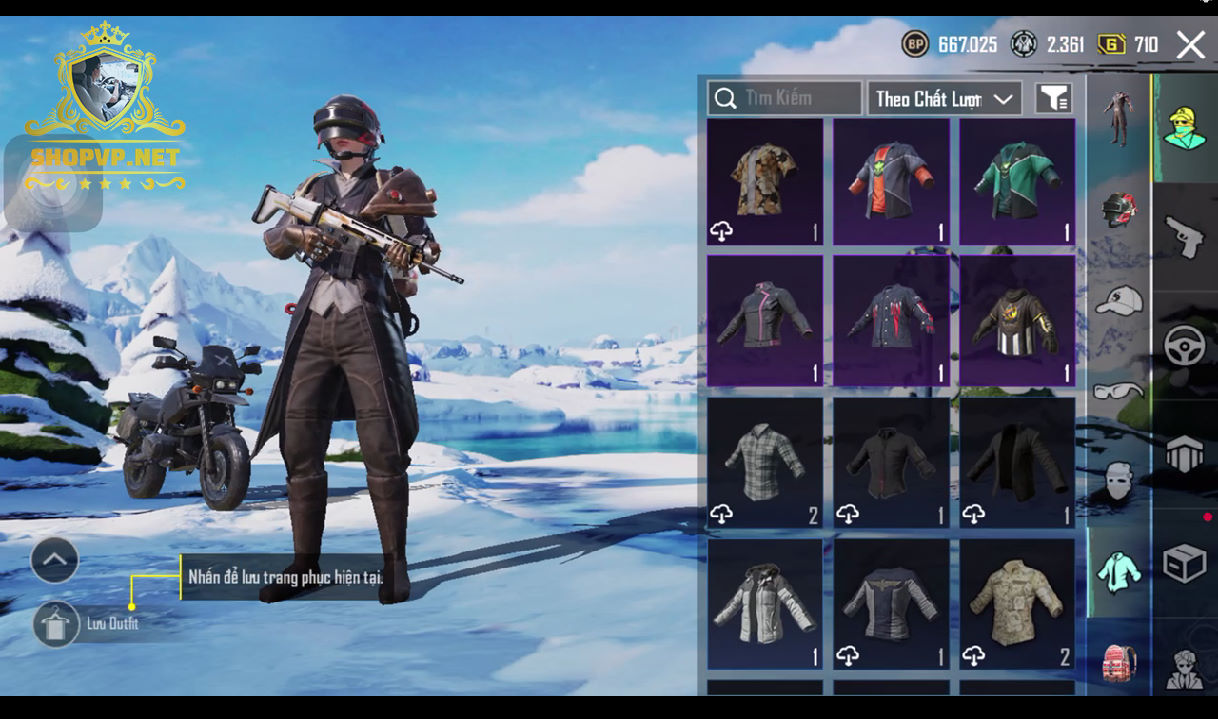Click the Tìm Kiếm search field
1218x719 pixels.
[x=785, y=98]
